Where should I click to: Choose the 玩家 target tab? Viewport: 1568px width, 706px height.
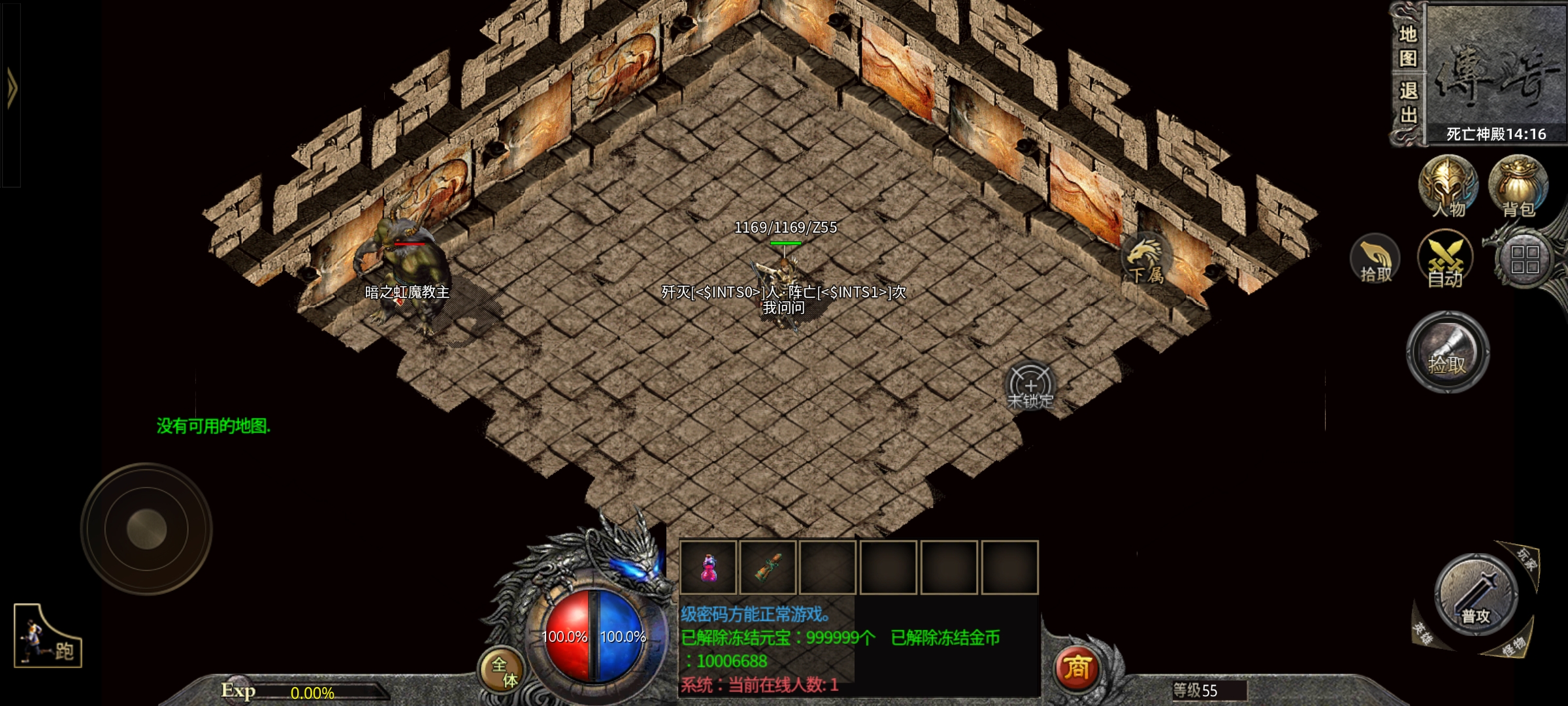(1526, 559)
